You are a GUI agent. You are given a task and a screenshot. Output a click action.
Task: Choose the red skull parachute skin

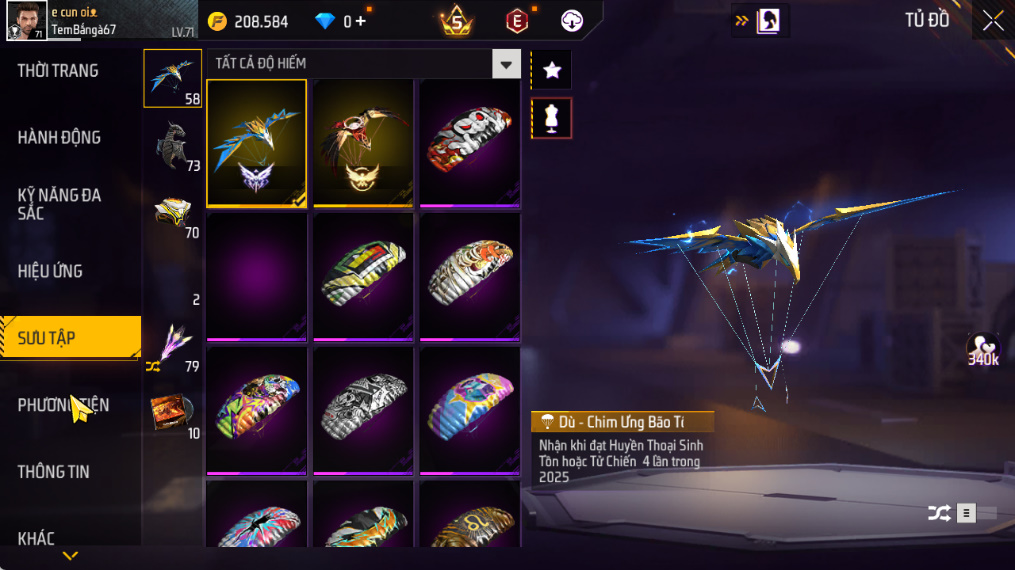coord(469,143)
